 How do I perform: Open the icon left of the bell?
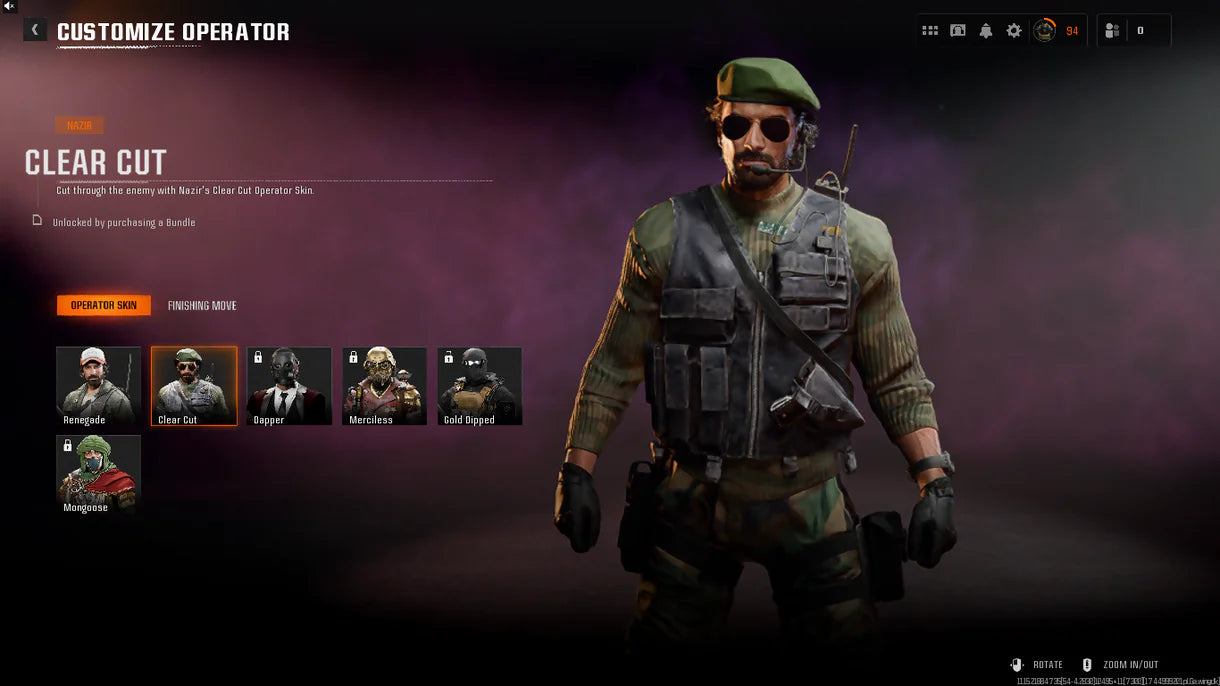pyautogui.click(x=958, y=31)
